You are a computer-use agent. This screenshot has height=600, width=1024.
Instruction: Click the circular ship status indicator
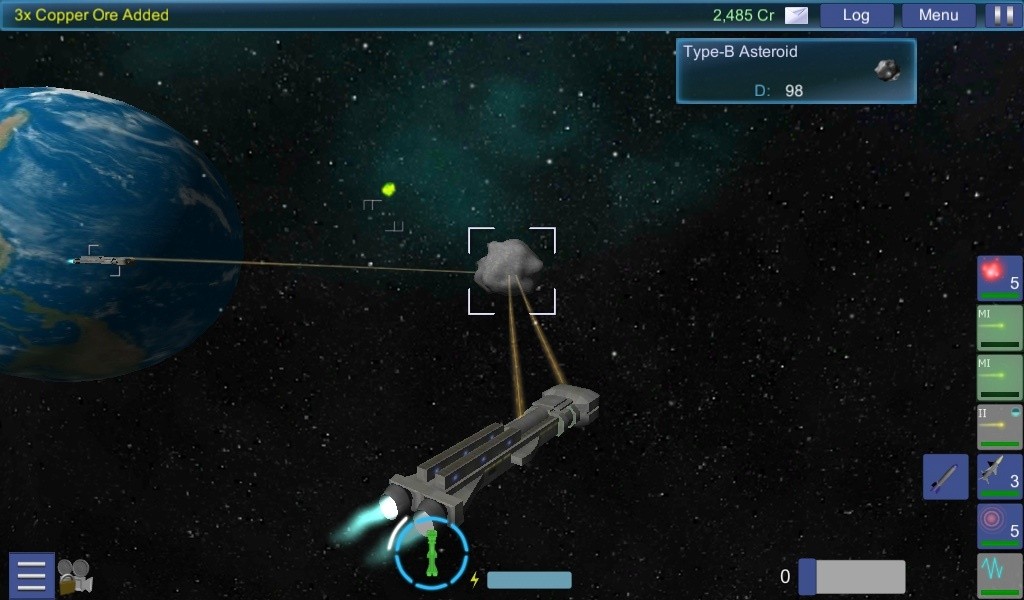coord(431,552)
